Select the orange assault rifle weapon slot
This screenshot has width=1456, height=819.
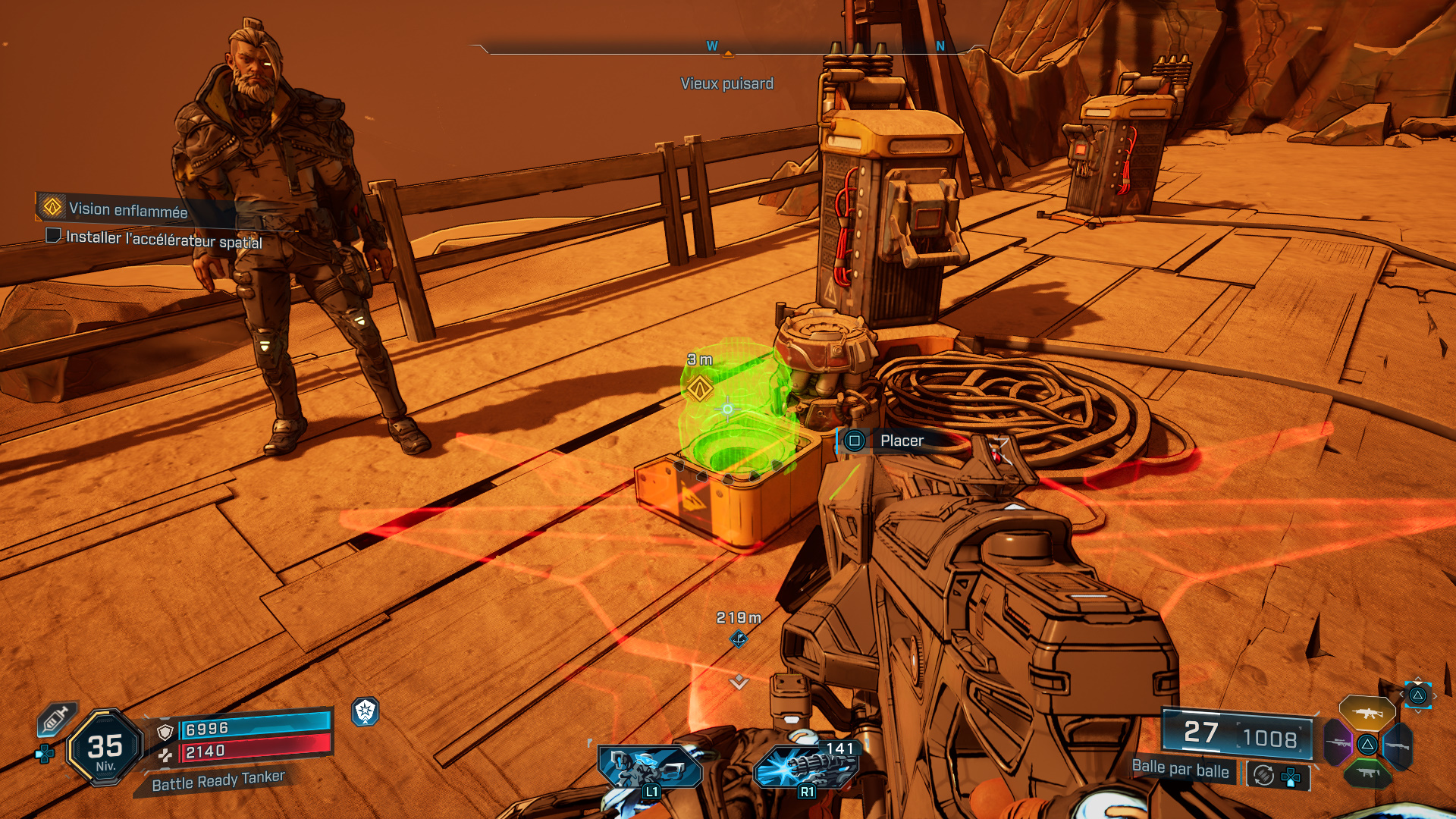coord(1367,712)
